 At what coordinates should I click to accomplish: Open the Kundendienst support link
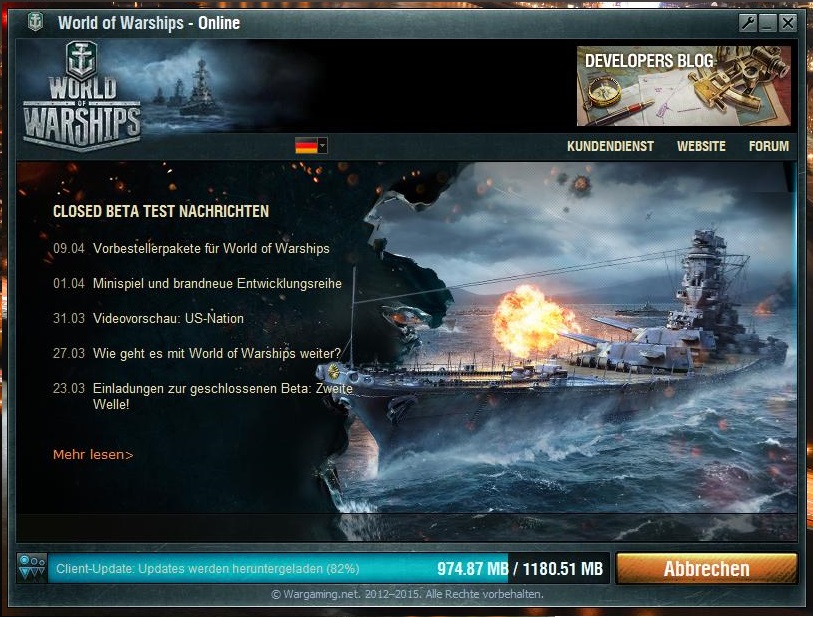click(610, 146)
